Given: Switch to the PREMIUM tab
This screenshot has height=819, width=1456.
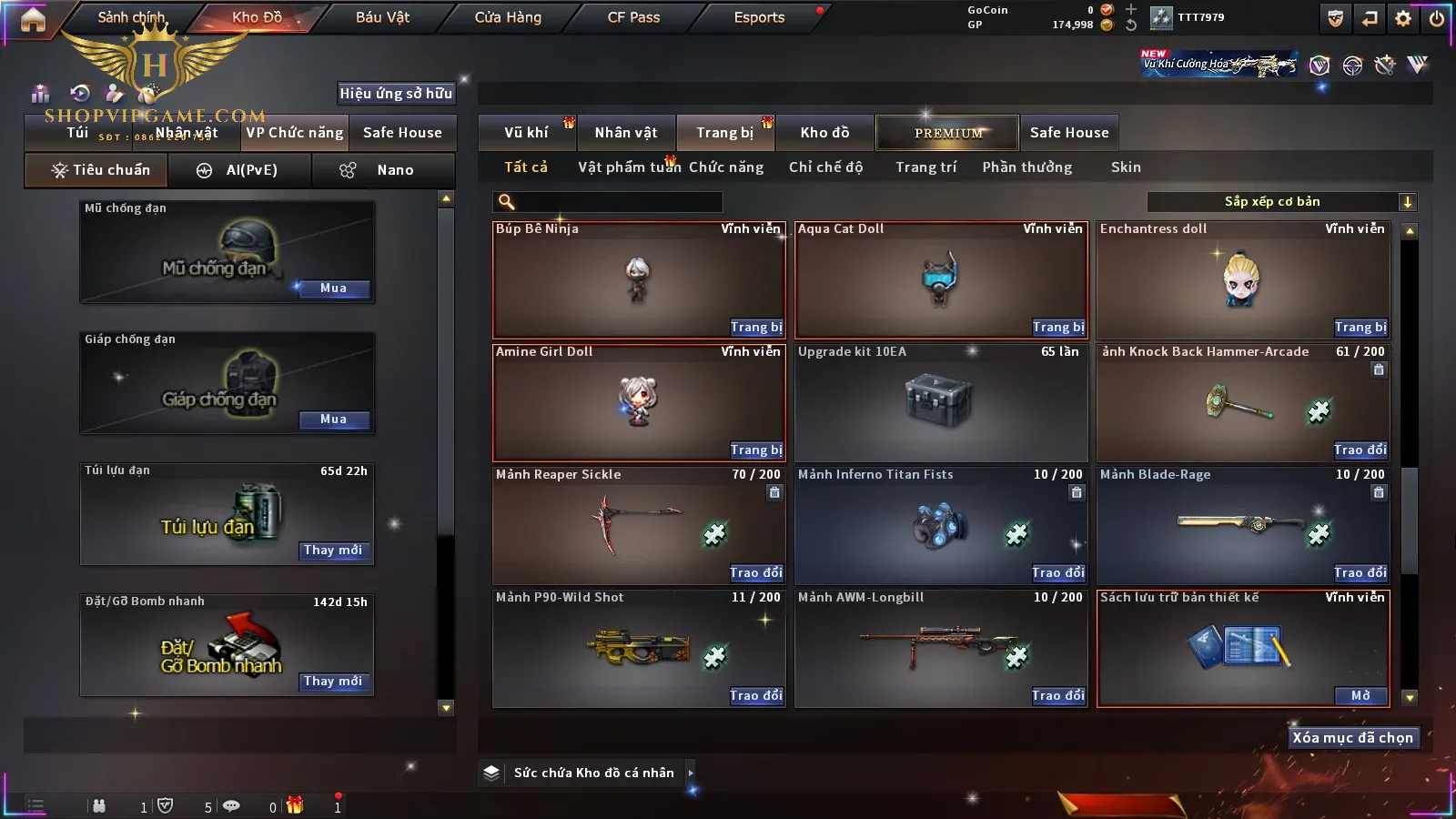Looking at the screenshot, I should pyautogui.click(x=947, y=133).
